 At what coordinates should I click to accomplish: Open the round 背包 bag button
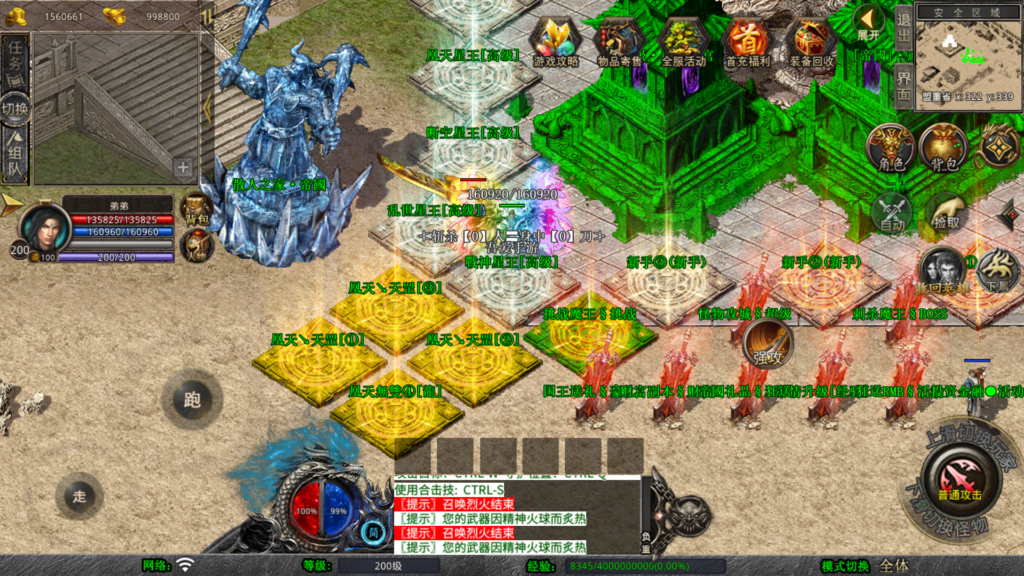[942, 148]
